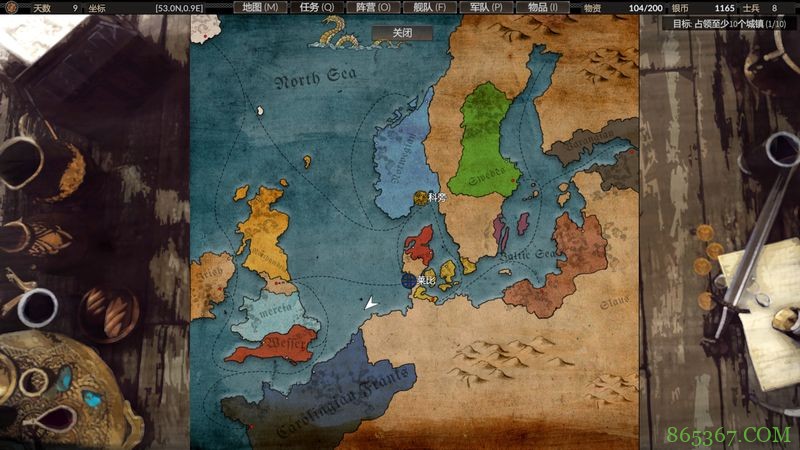Open the 阵营 (O) factions menu

[373, 7]
